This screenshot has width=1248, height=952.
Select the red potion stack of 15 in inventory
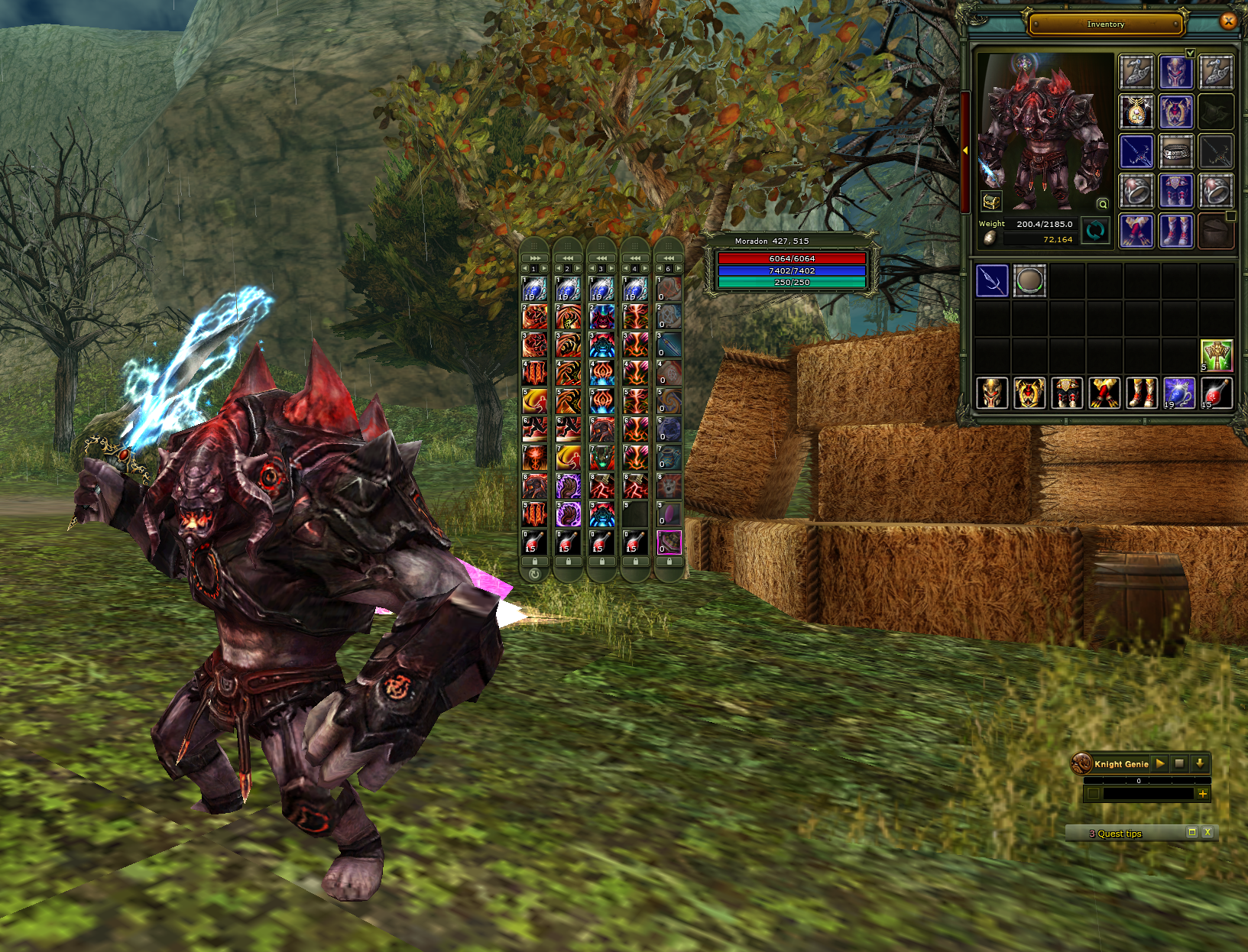pos(1216,393)
